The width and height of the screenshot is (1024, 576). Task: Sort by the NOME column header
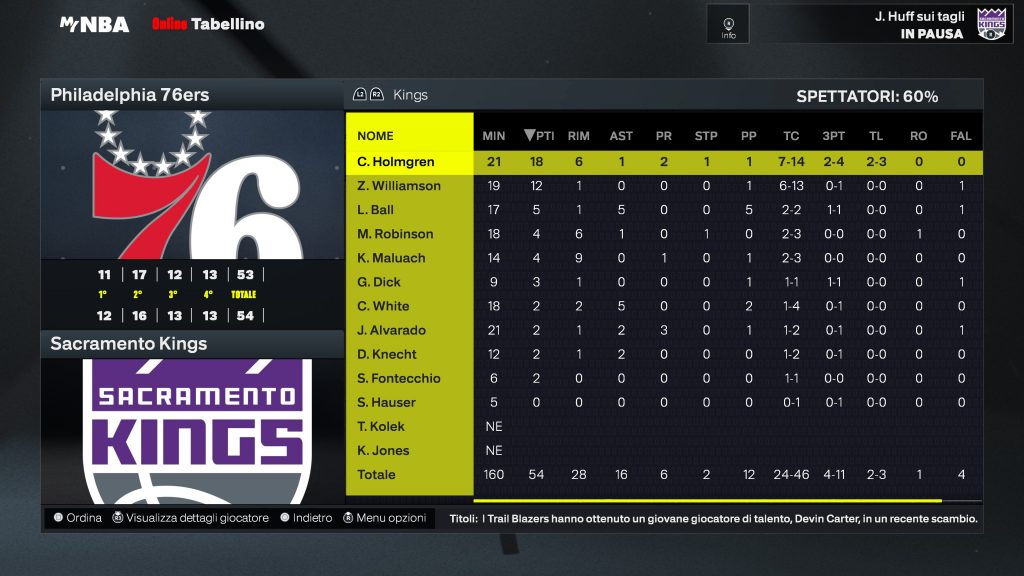coord(375,136)
